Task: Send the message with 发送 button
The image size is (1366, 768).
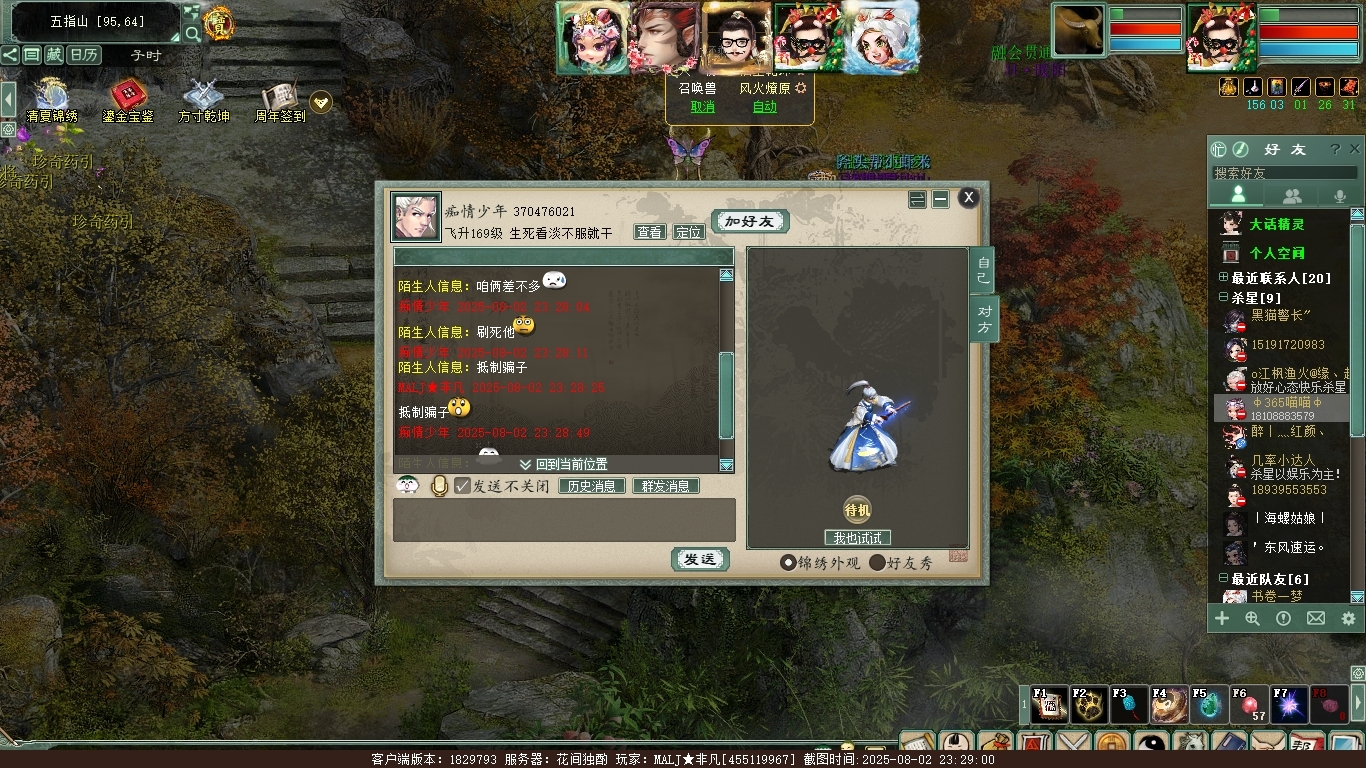Action: coord(699,560)
